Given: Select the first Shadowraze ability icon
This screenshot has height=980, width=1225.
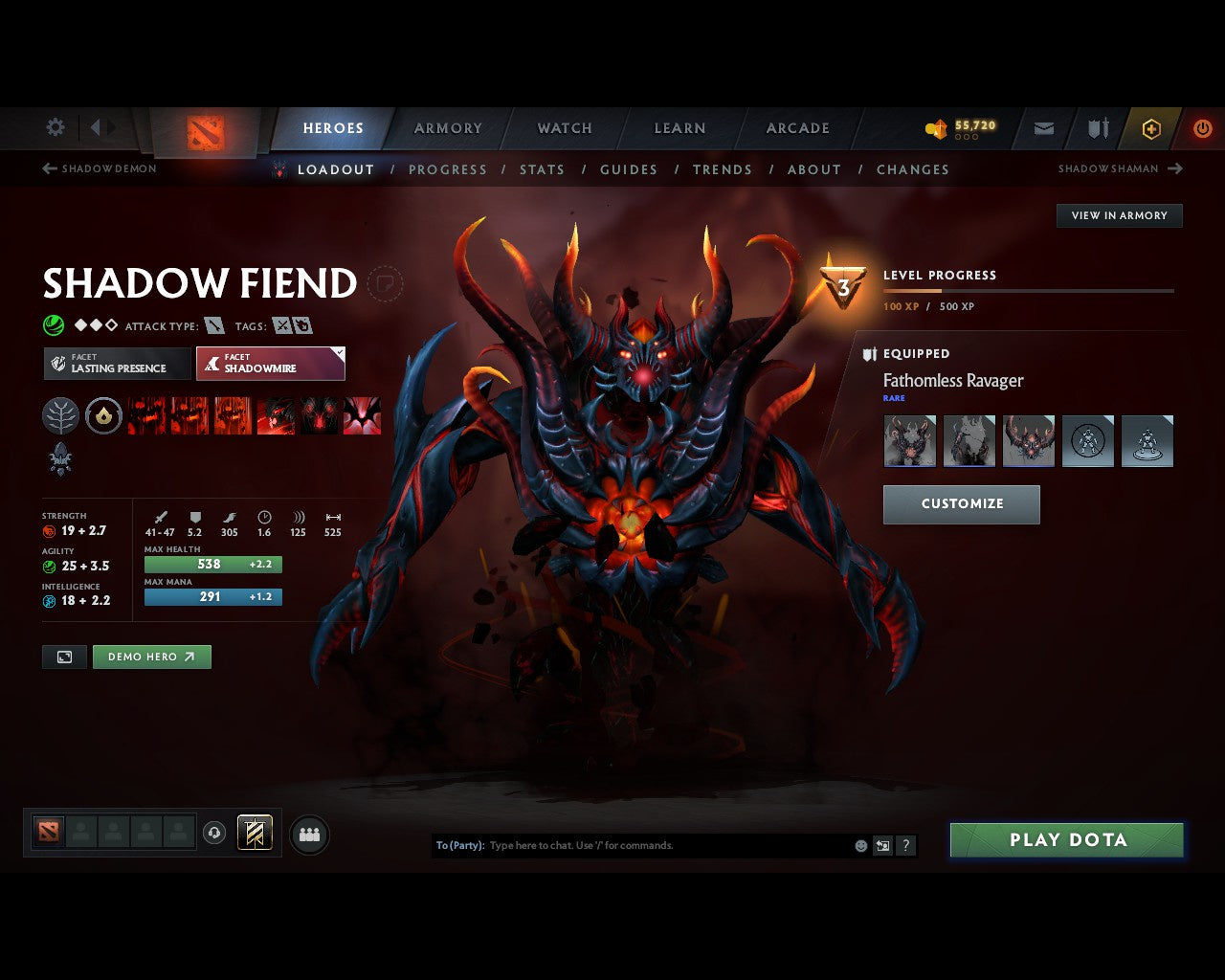Looking at the screenshot, I should pos(145,415).
